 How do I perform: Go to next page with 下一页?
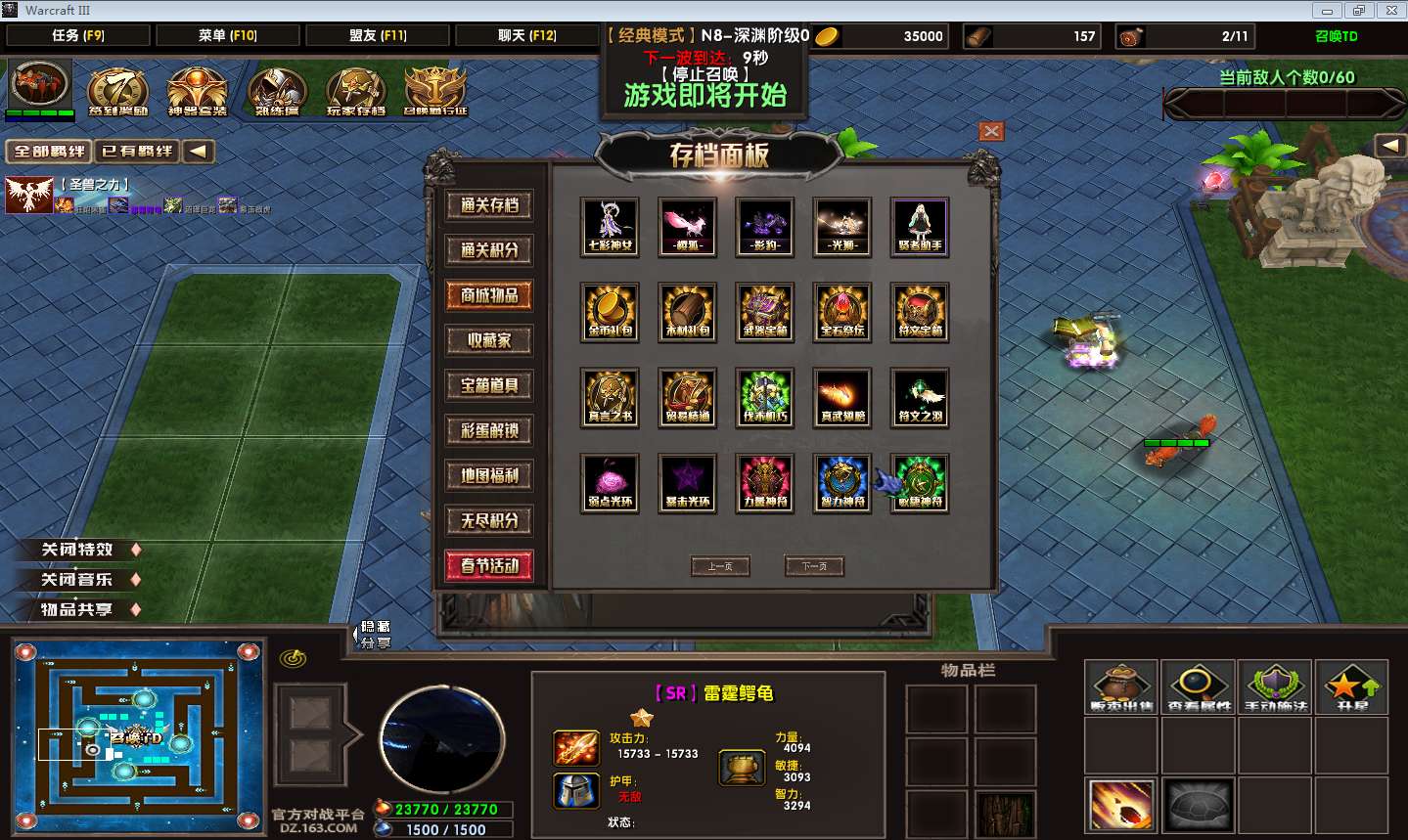tap(814, 566)
